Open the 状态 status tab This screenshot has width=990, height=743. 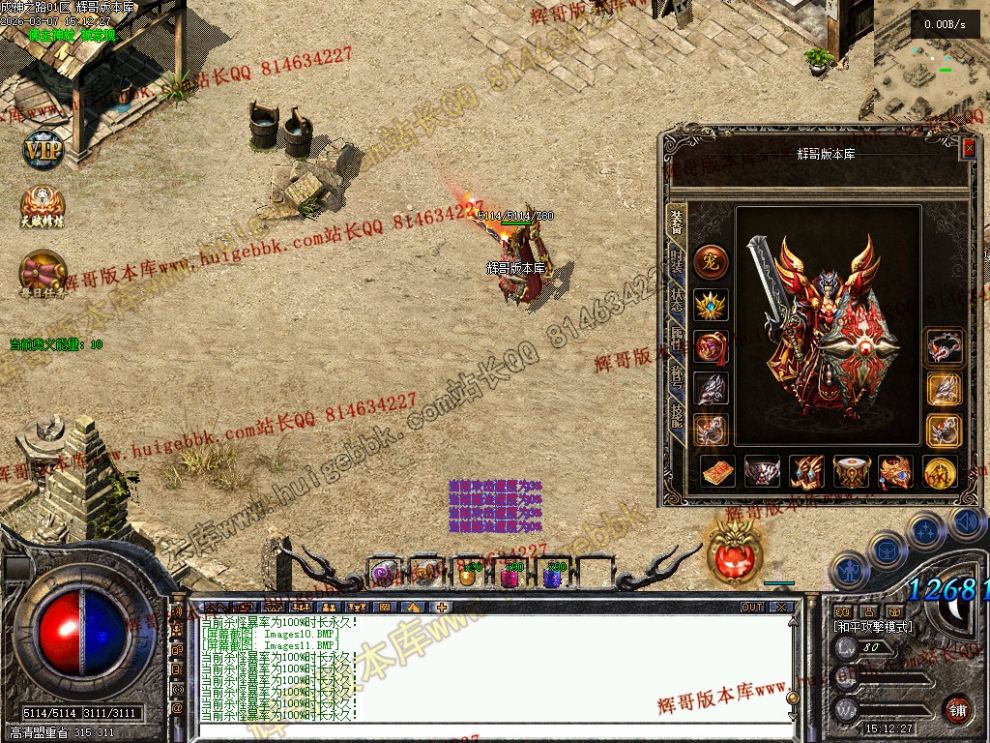[677, 307]
